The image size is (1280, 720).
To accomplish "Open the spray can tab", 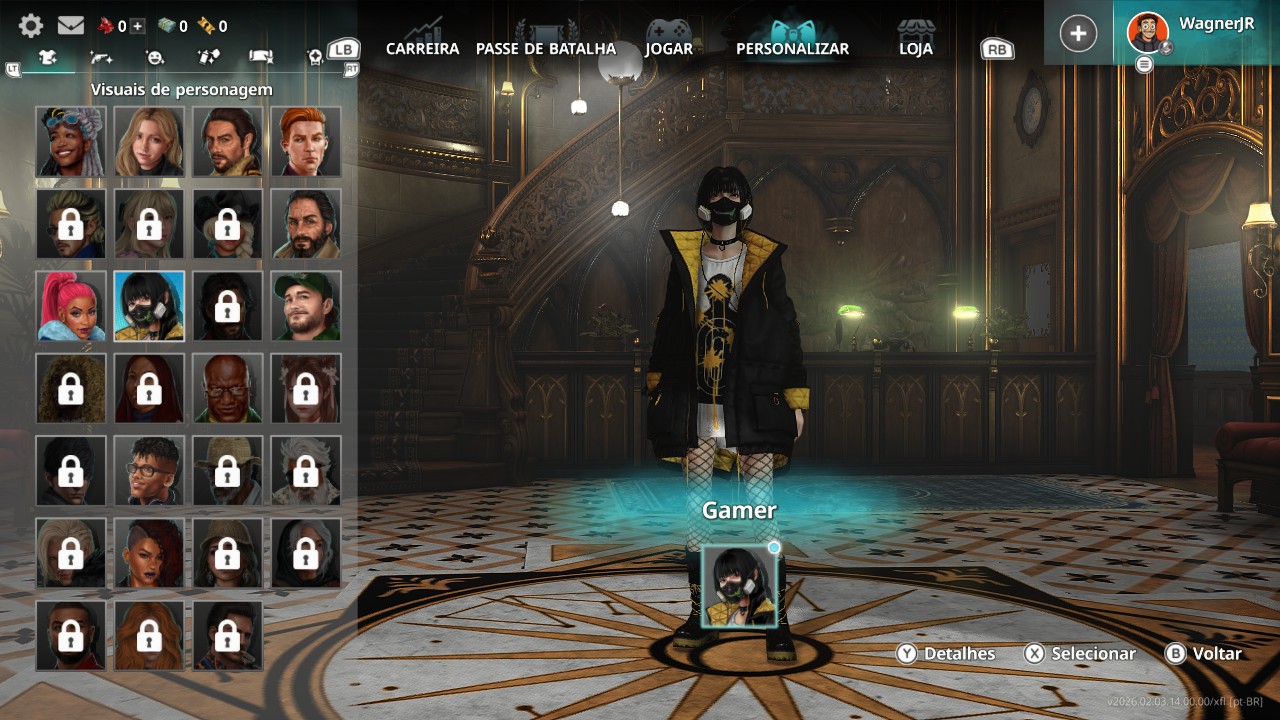I will pyautogui.click(x=208, y=58).
